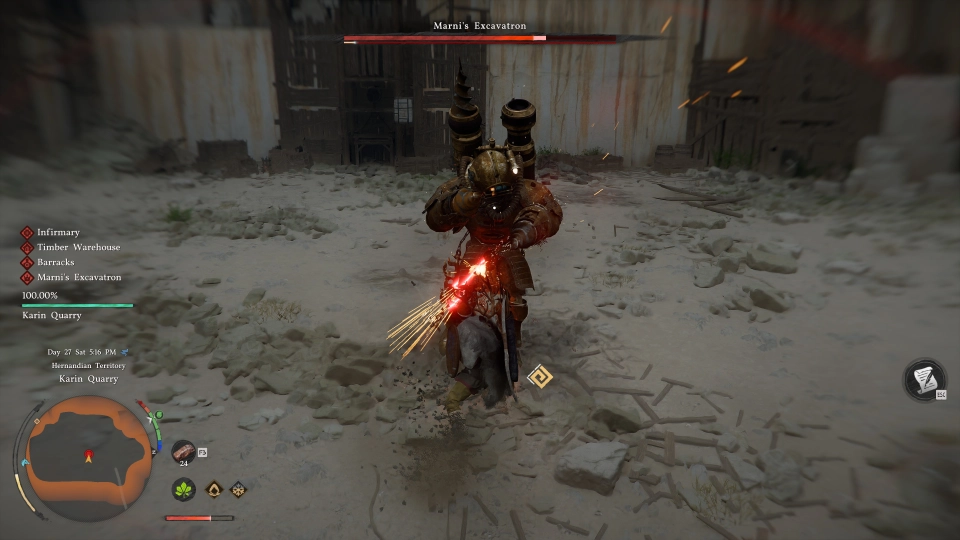960x540 pixels.
Task: Choose the Barracks objective in the tracker
Action: [58, 262]
